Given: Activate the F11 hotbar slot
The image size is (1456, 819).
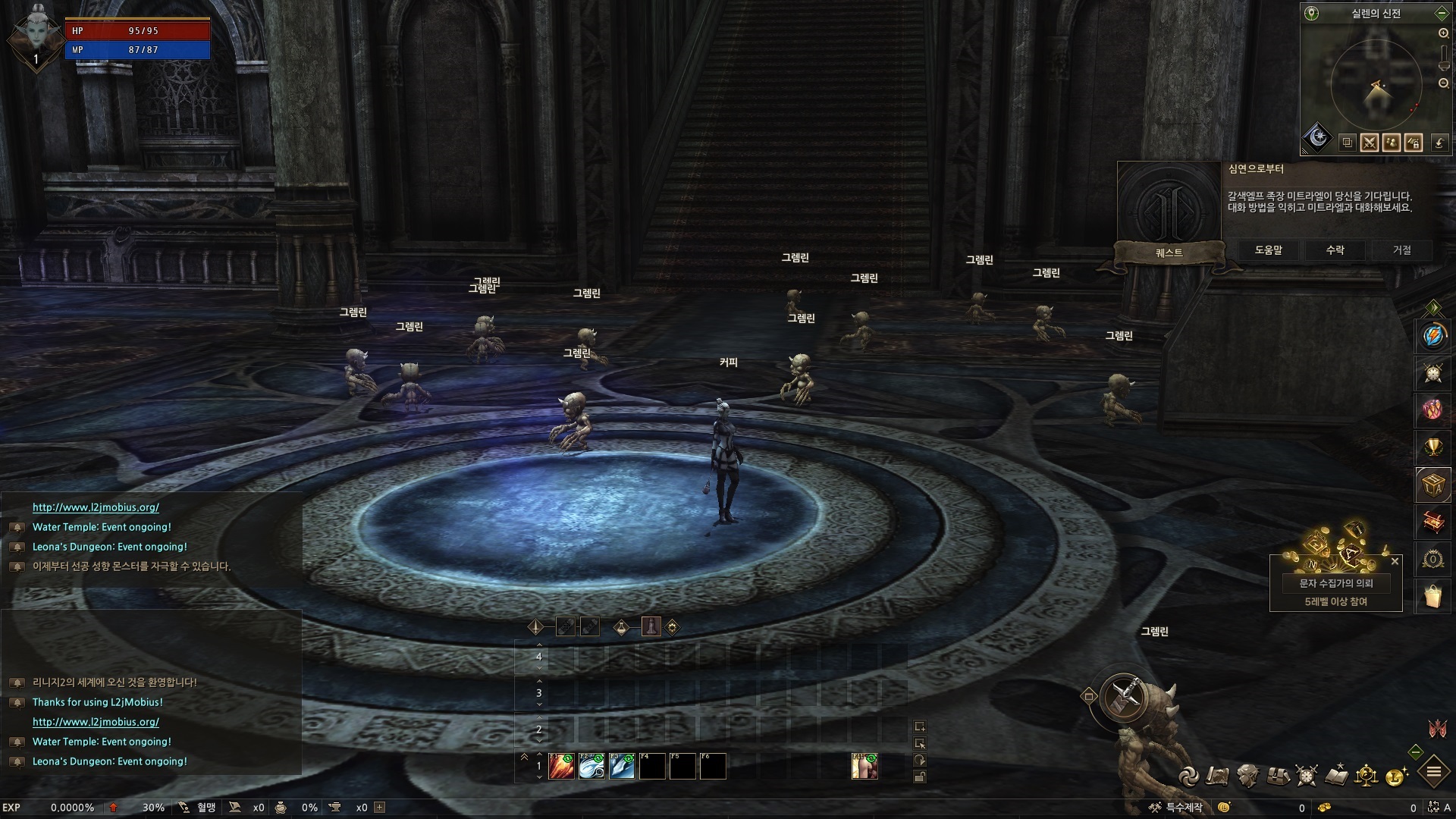Looking at the screenshot, I should click(864, 767).
